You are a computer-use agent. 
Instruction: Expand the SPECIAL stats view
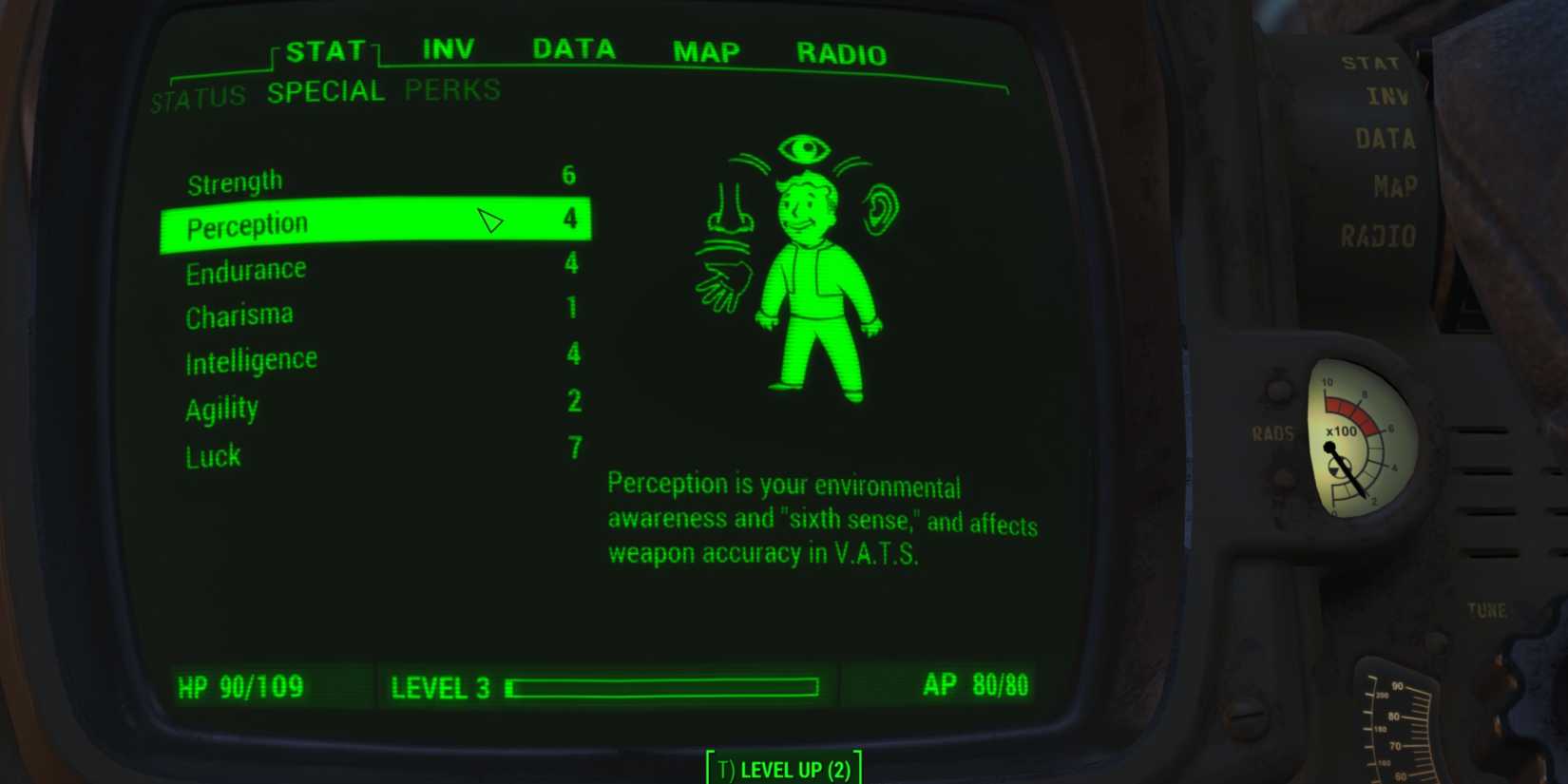coord(326,90)
